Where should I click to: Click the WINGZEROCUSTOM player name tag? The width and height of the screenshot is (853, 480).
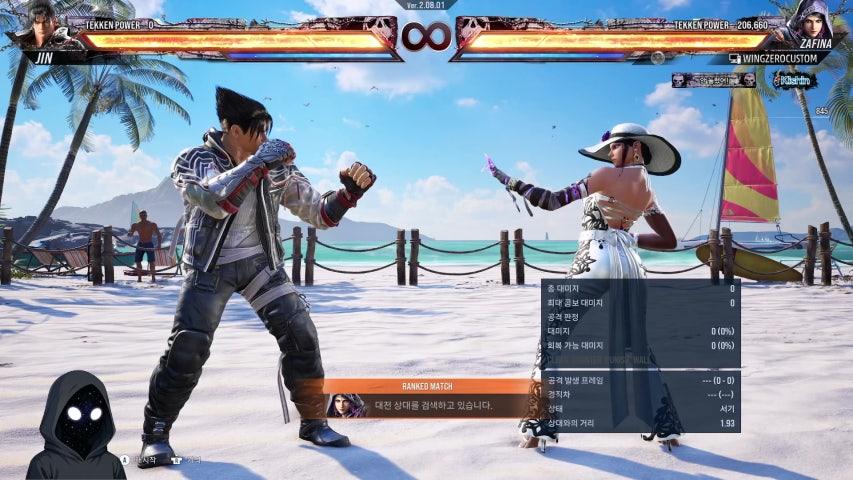click(x=773, y=59)
